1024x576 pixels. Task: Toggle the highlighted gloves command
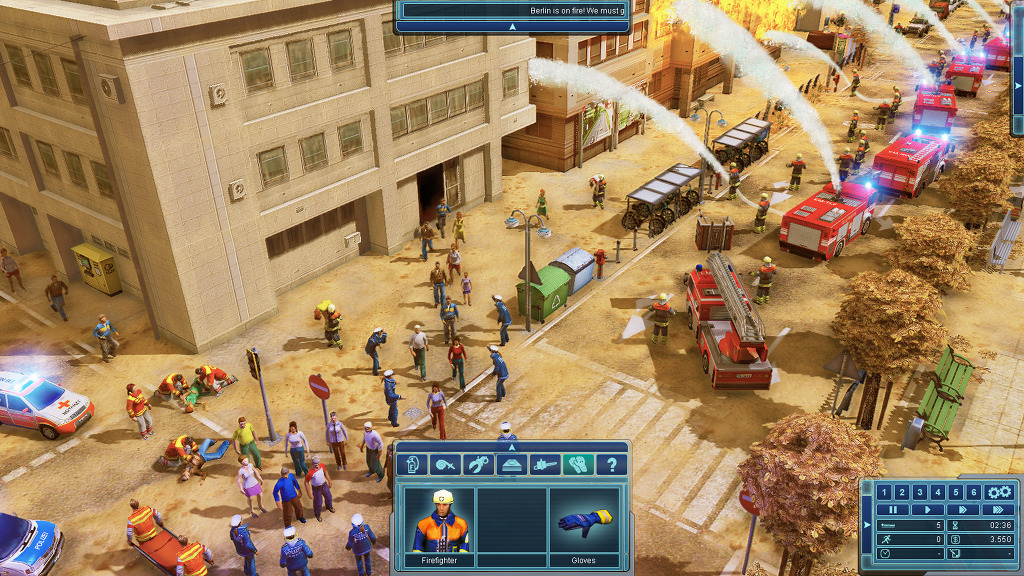(578, 464)
